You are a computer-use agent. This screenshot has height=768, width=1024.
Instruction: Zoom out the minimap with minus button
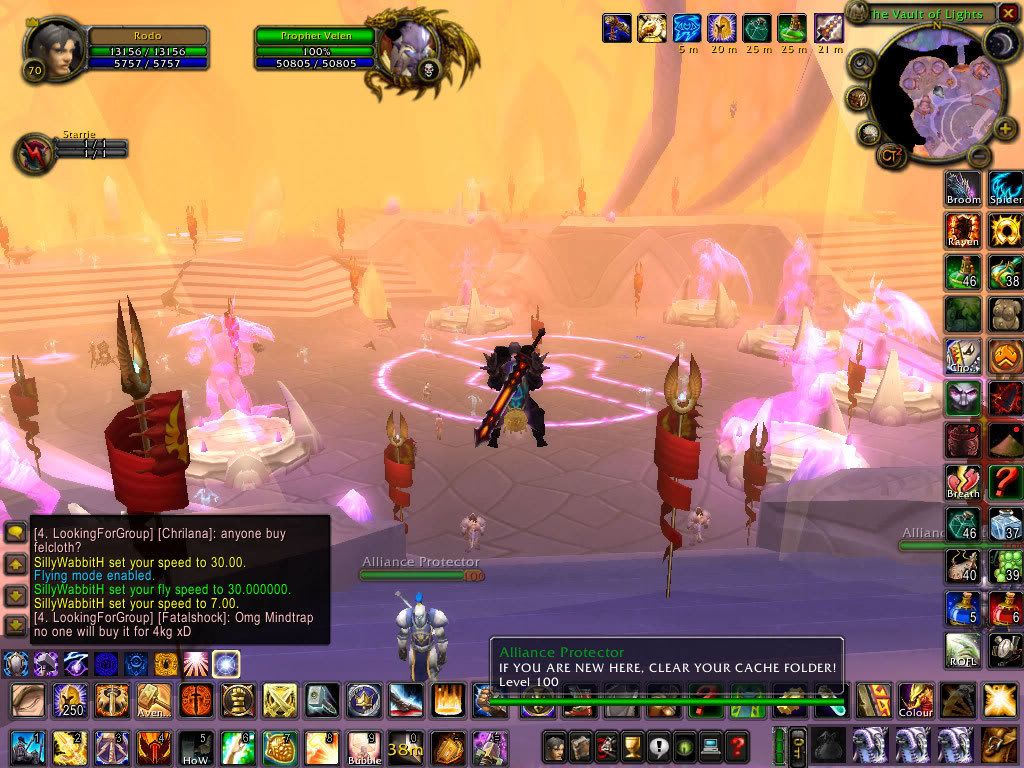981,156
